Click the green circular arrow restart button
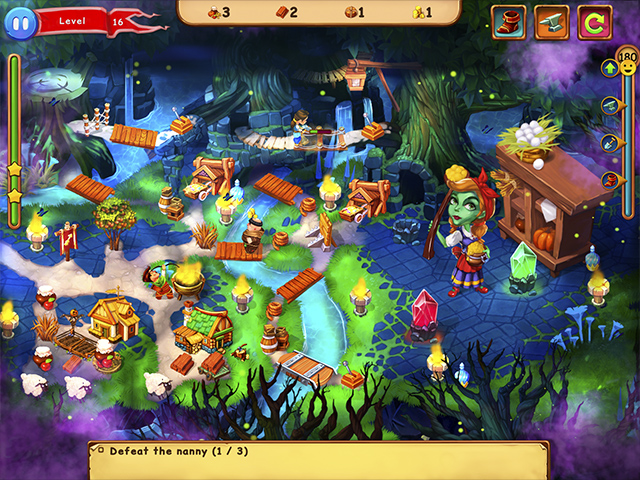Screen dimensions: 640x480 pyautogui.click(x=595, y=22)
